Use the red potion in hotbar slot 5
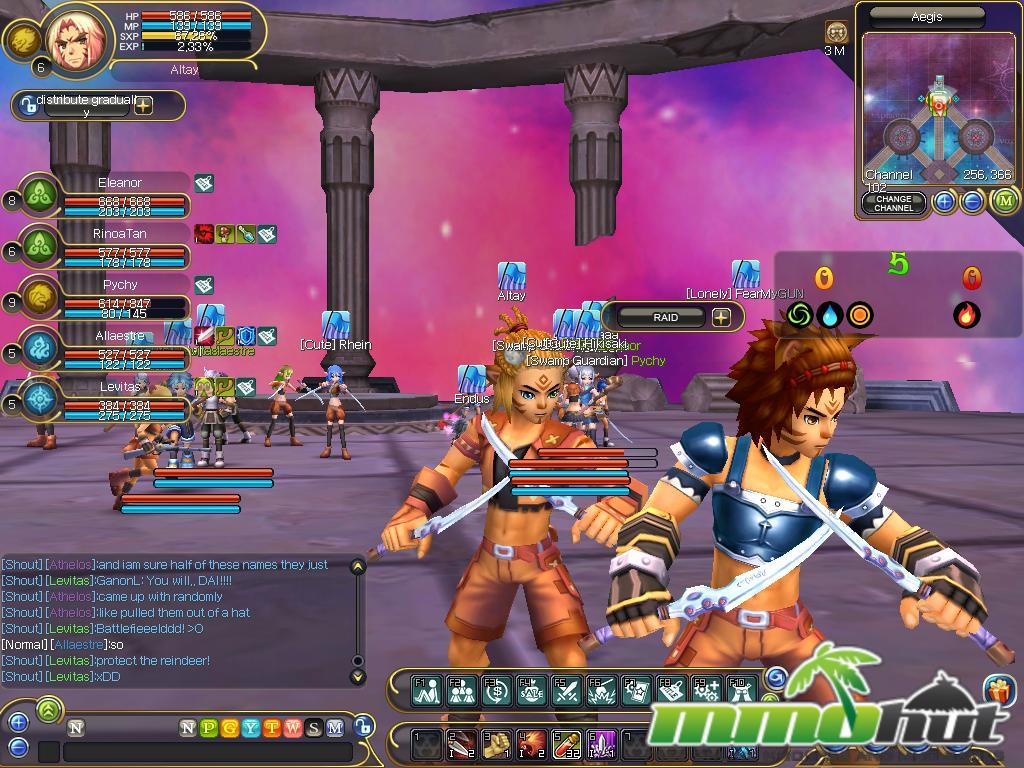Screen dimensions: 1024x768 pyautogui.click(x=567, y=744)
